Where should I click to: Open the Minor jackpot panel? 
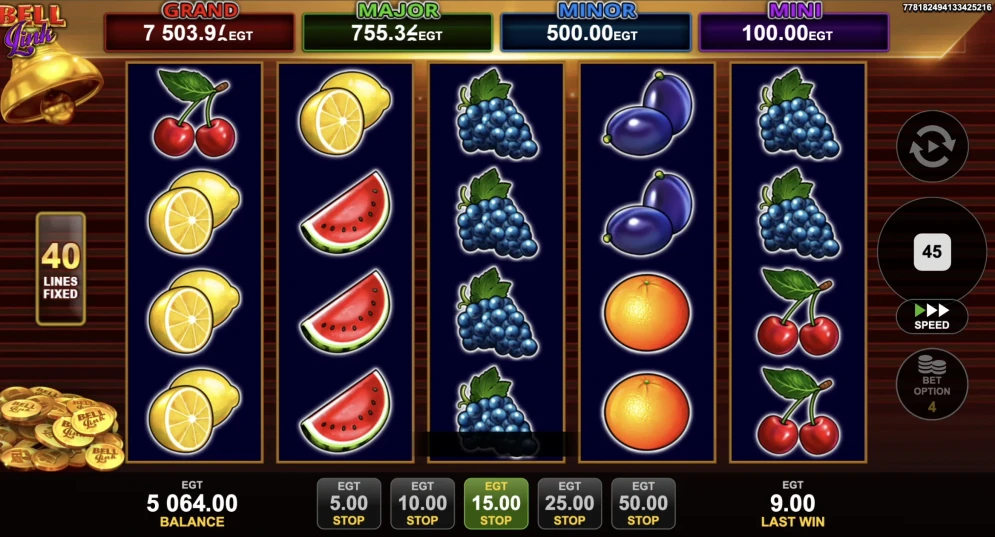click(596, 32)
